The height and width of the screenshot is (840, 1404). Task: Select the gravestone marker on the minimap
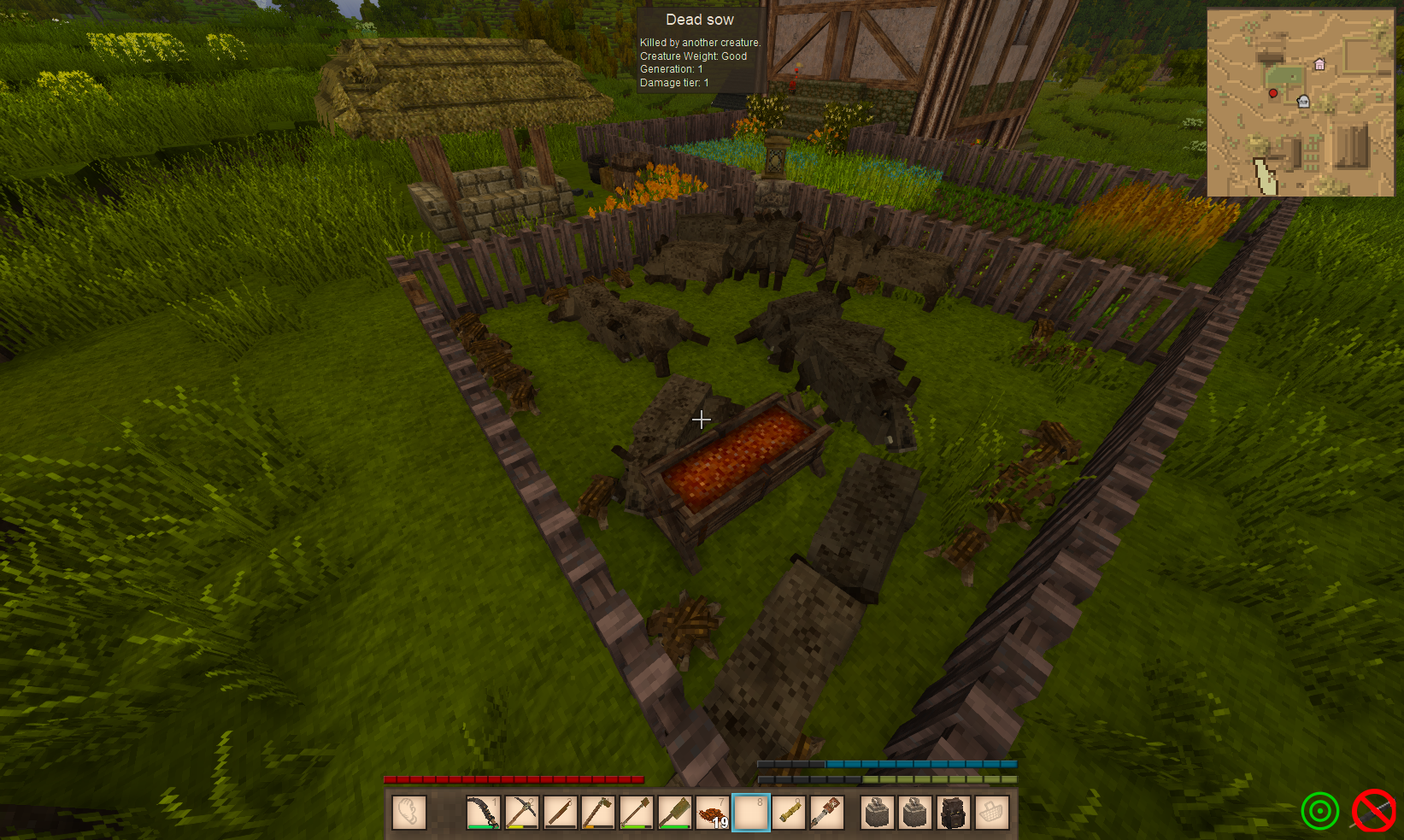[1303, 102]
